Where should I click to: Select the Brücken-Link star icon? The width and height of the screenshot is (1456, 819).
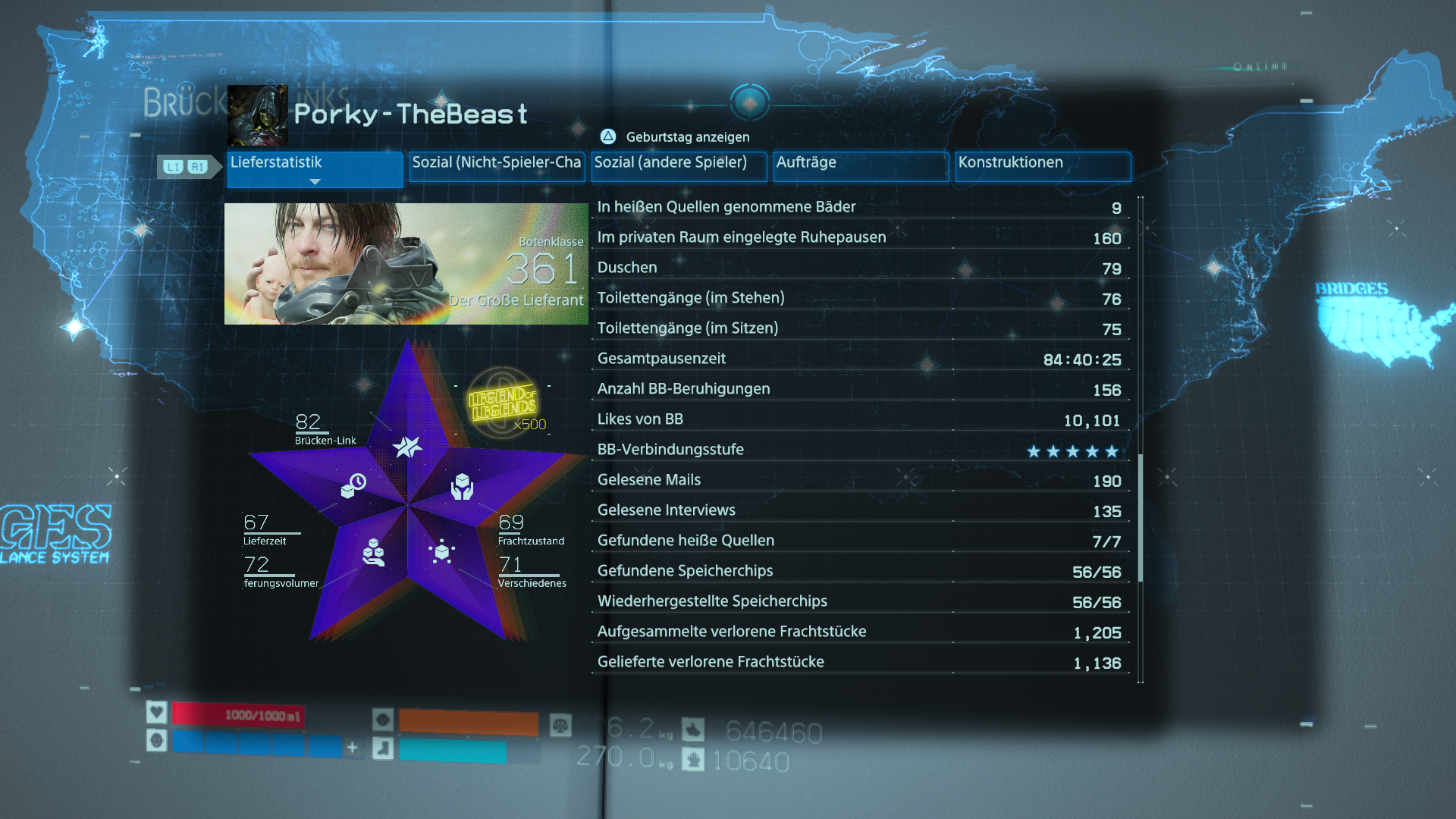coord(407,447)
